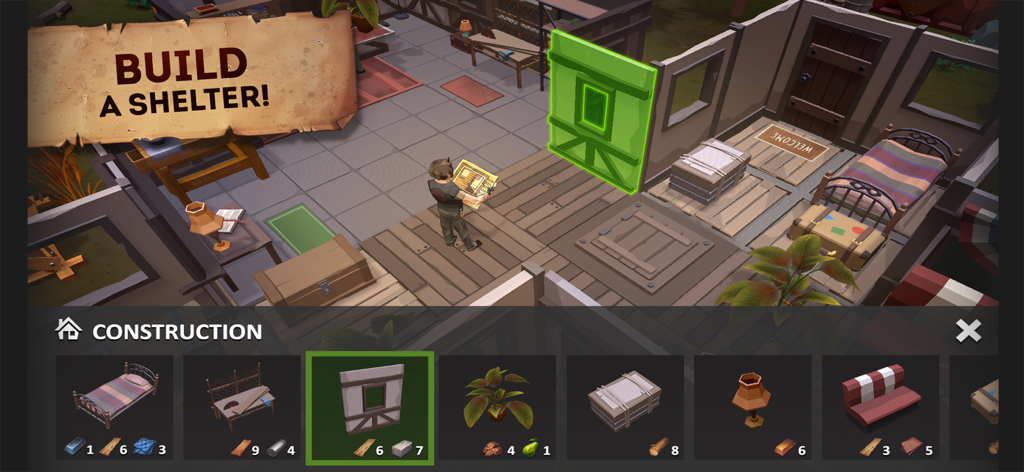Select the bed construction item
This screenshot has width=1024, height=472.
pos(114,406)
